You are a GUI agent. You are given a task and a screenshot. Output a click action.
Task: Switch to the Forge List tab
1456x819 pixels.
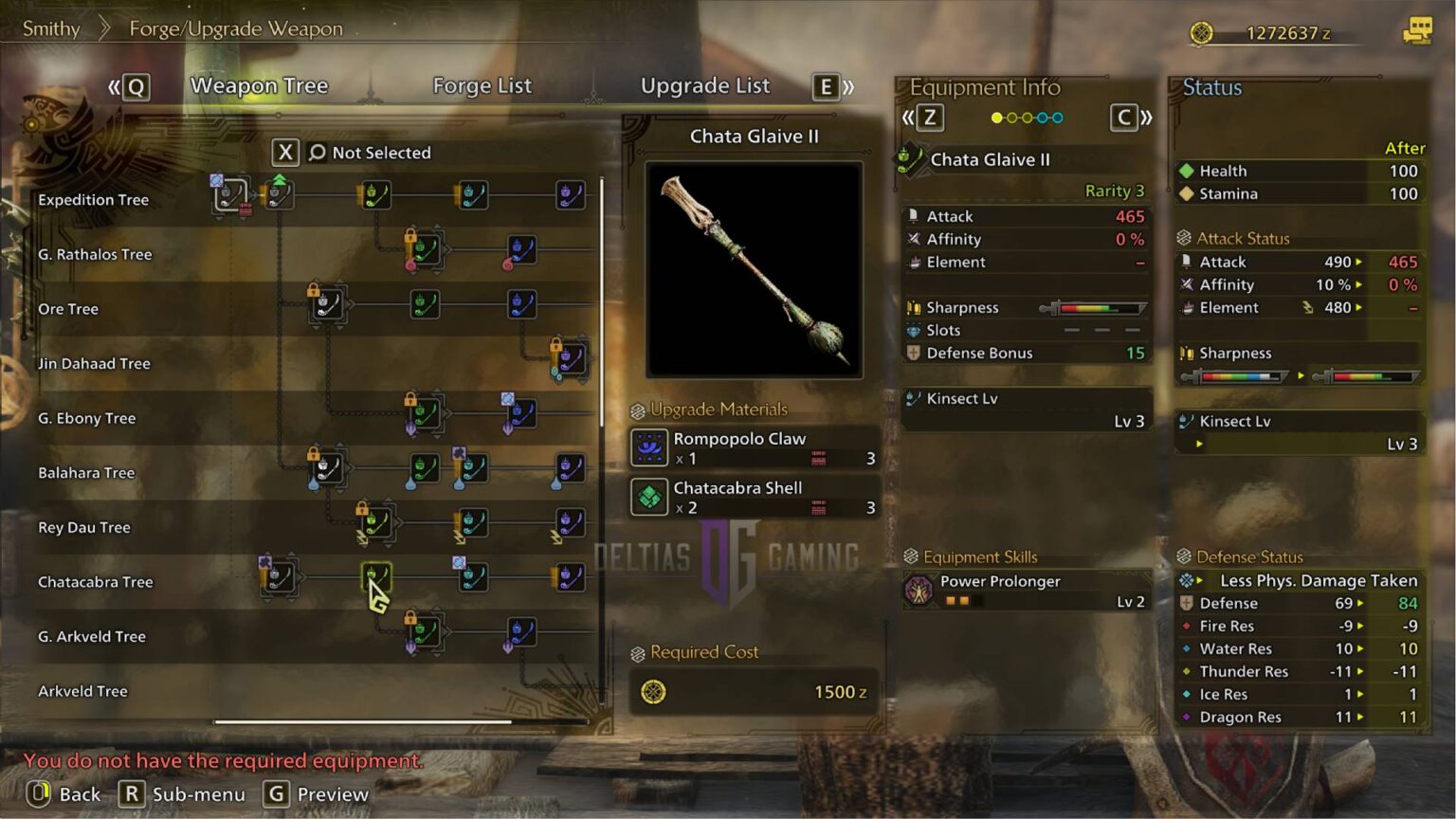coord(482,85)
